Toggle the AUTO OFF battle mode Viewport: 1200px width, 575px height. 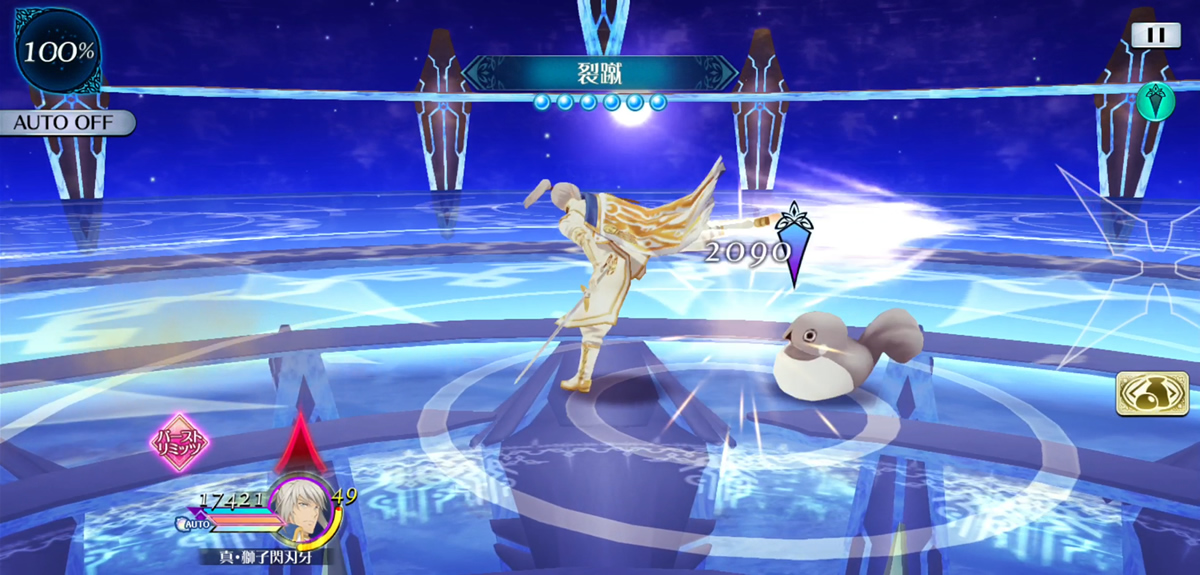(x=66, y=123)
